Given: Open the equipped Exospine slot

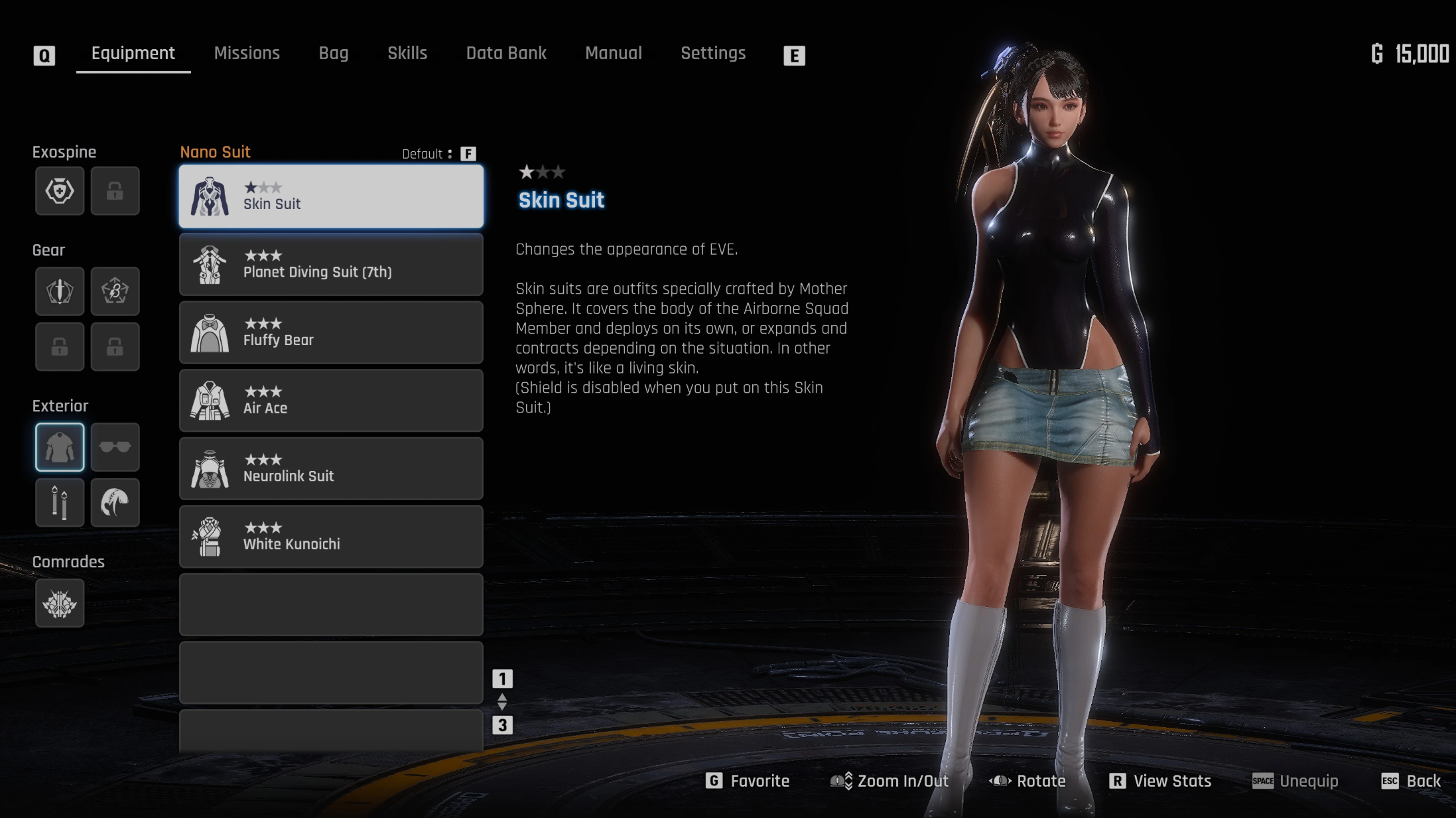Looking at the screenshot, I should [x=60, y=191].
